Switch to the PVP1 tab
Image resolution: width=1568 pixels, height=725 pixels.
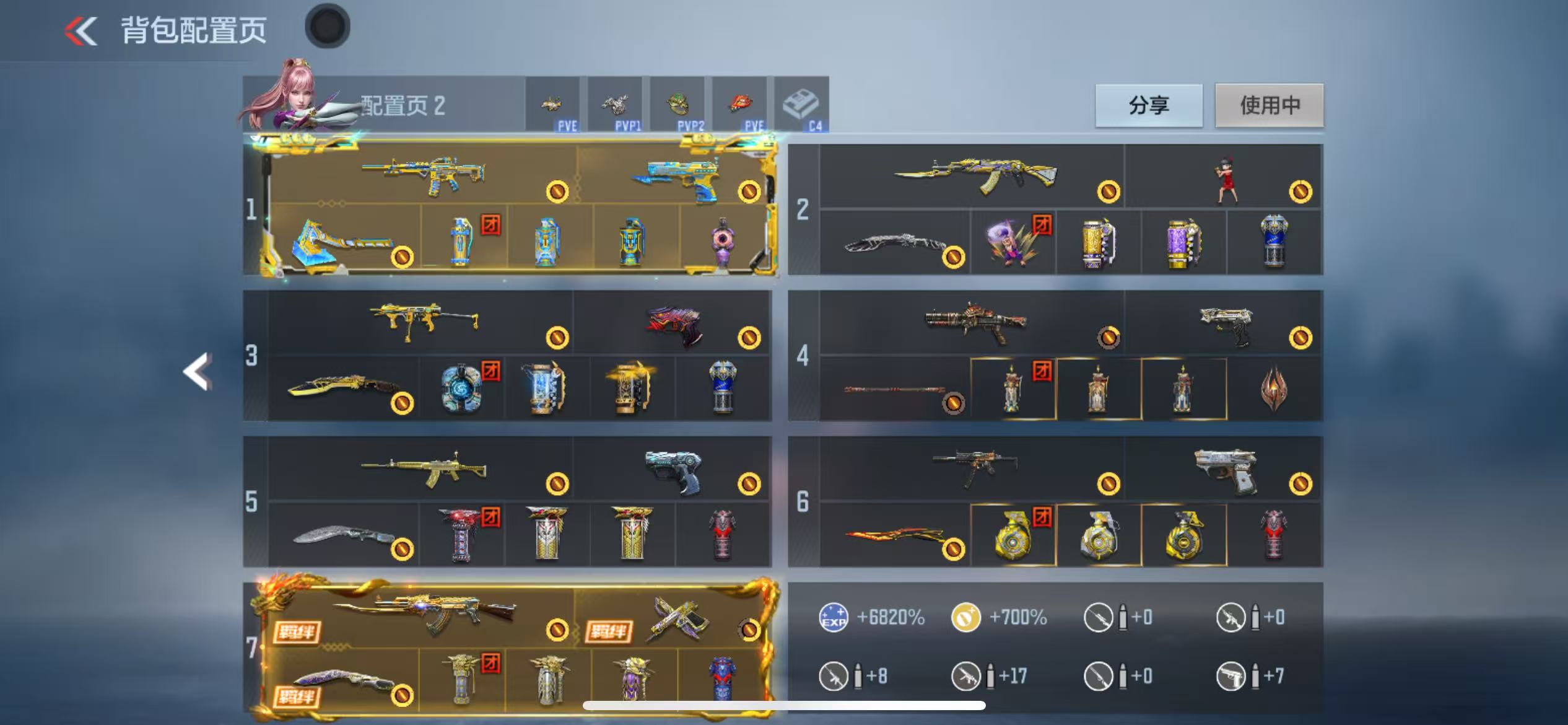click(x=615, y=105)
